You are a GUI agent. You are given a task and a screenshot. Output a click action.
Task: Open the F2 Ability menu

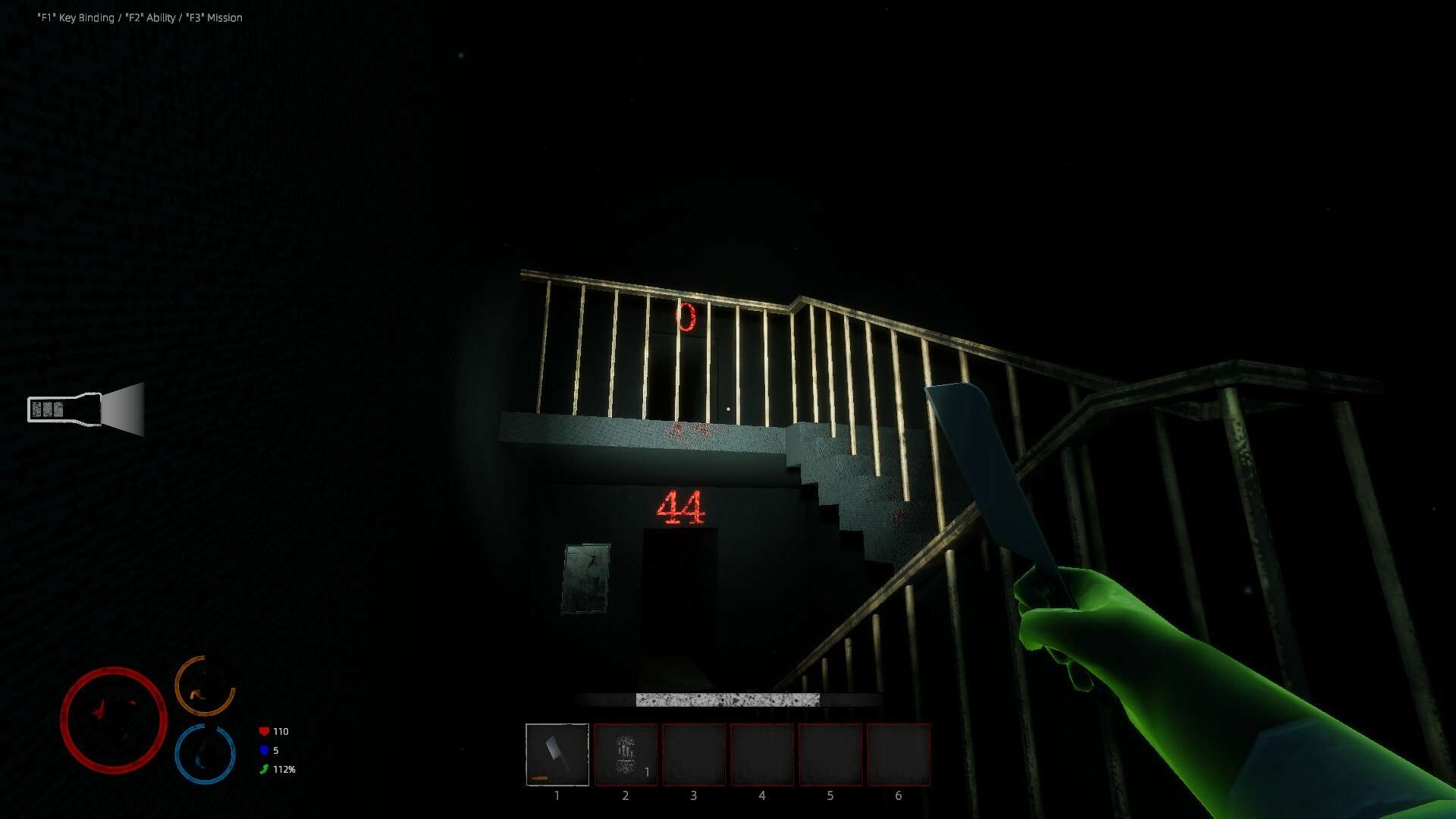point(149,17)
